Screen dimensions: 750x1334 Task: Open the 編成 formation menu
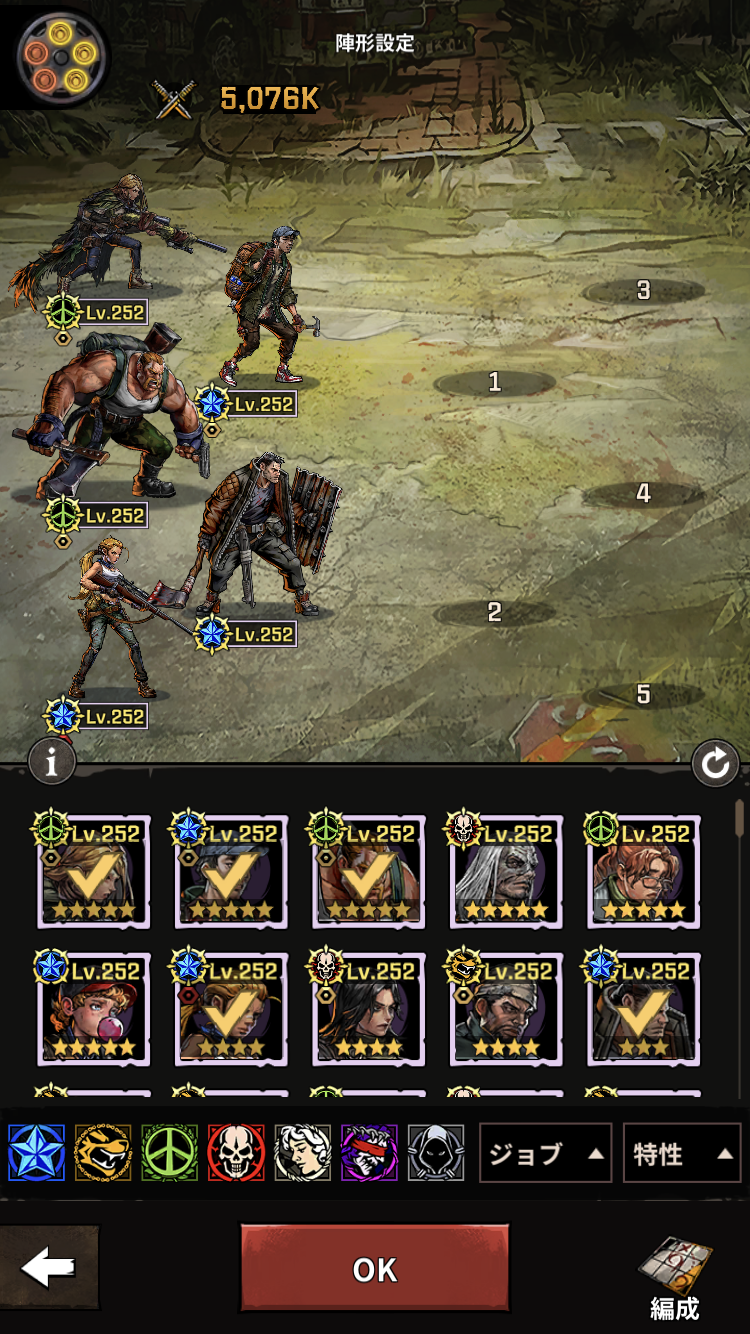674,1277
